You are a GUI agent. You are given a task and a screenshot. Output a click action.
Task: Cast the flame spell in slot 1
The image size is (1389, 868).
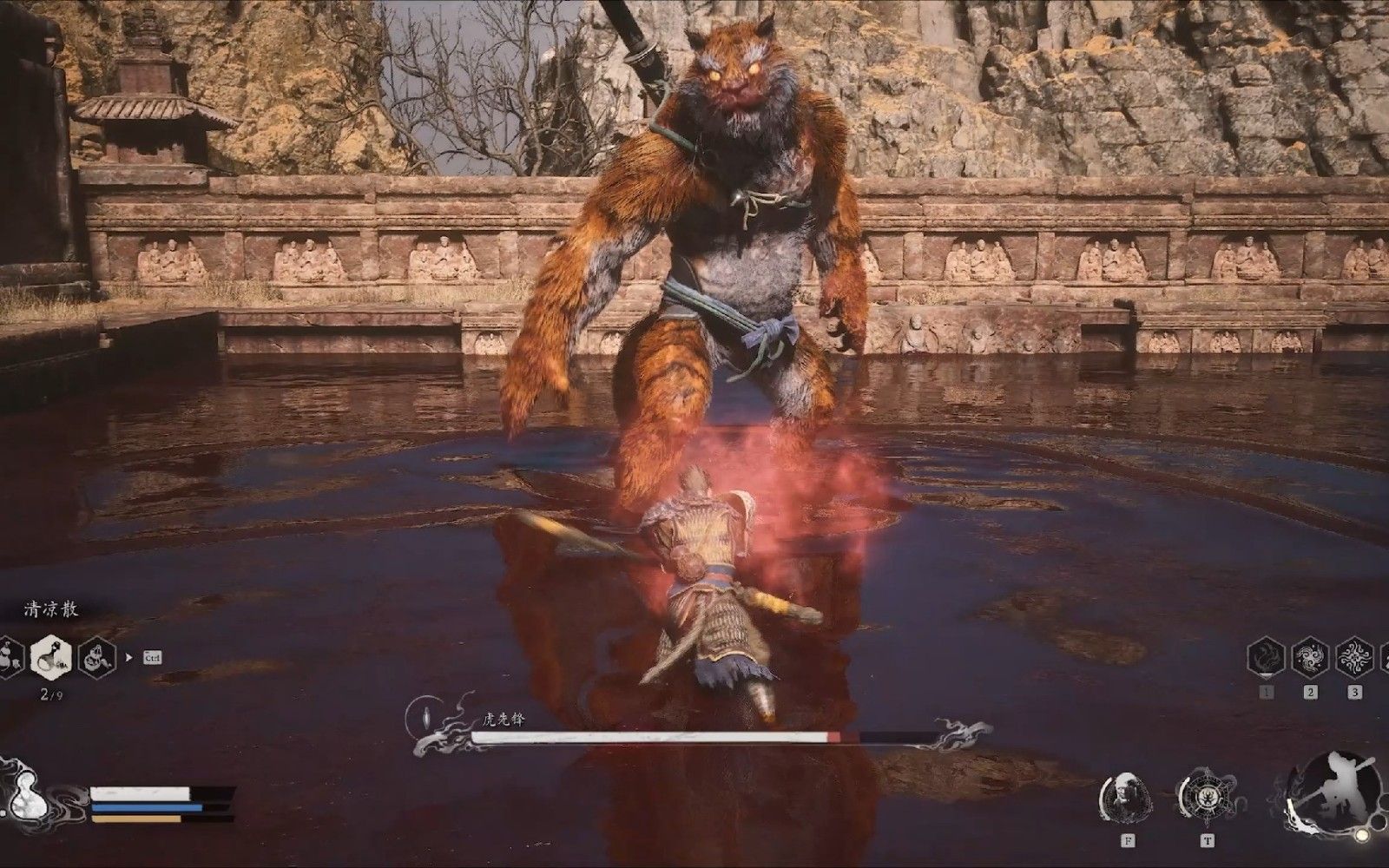[x=1267, y=659]
